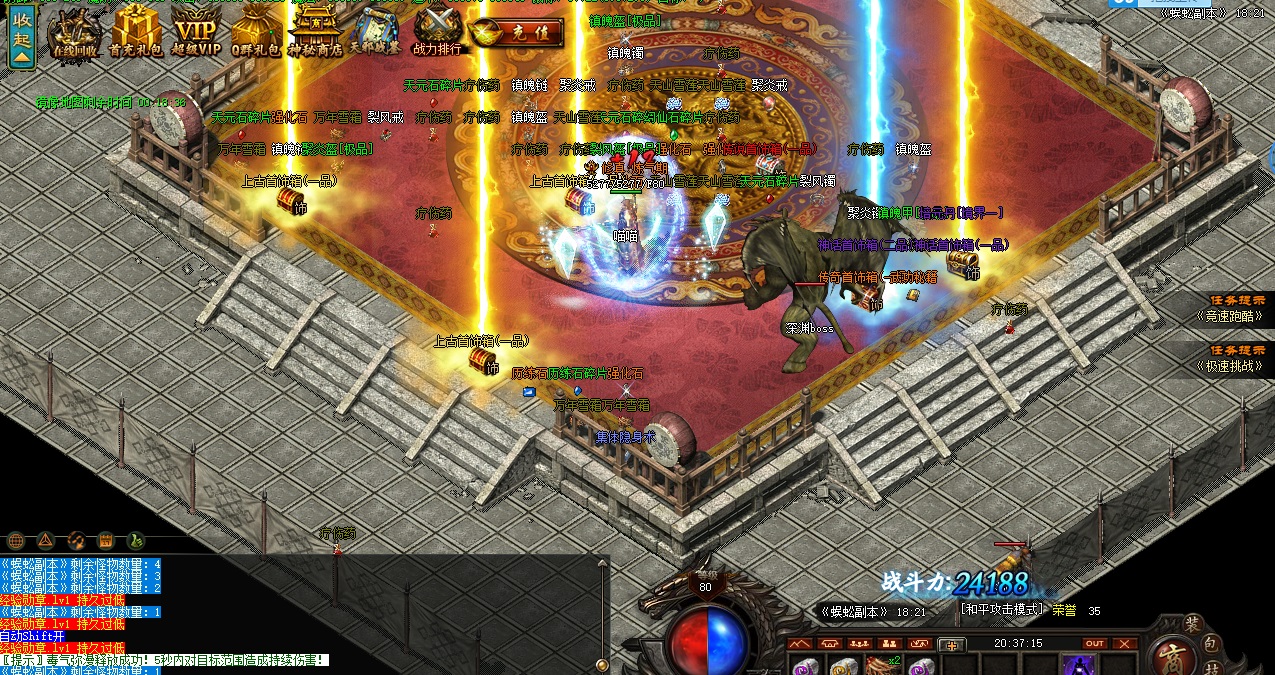Open the 装 equipment button
The width and height of the screenshot is (1275, 675).
coord(1191,623)
